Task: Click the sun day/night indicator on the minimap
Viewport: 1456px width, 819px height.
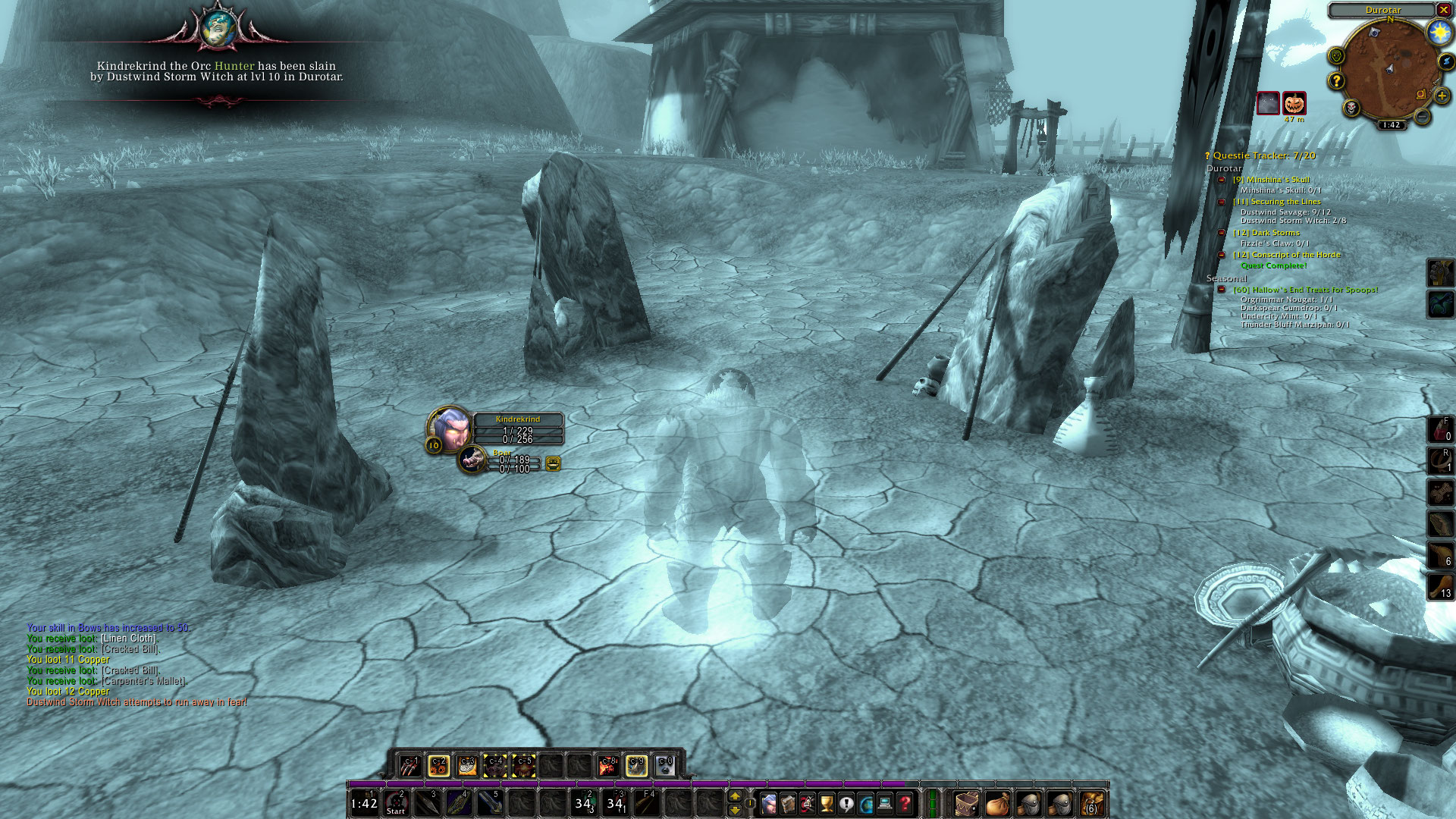Action: (x=1439, y=33)
